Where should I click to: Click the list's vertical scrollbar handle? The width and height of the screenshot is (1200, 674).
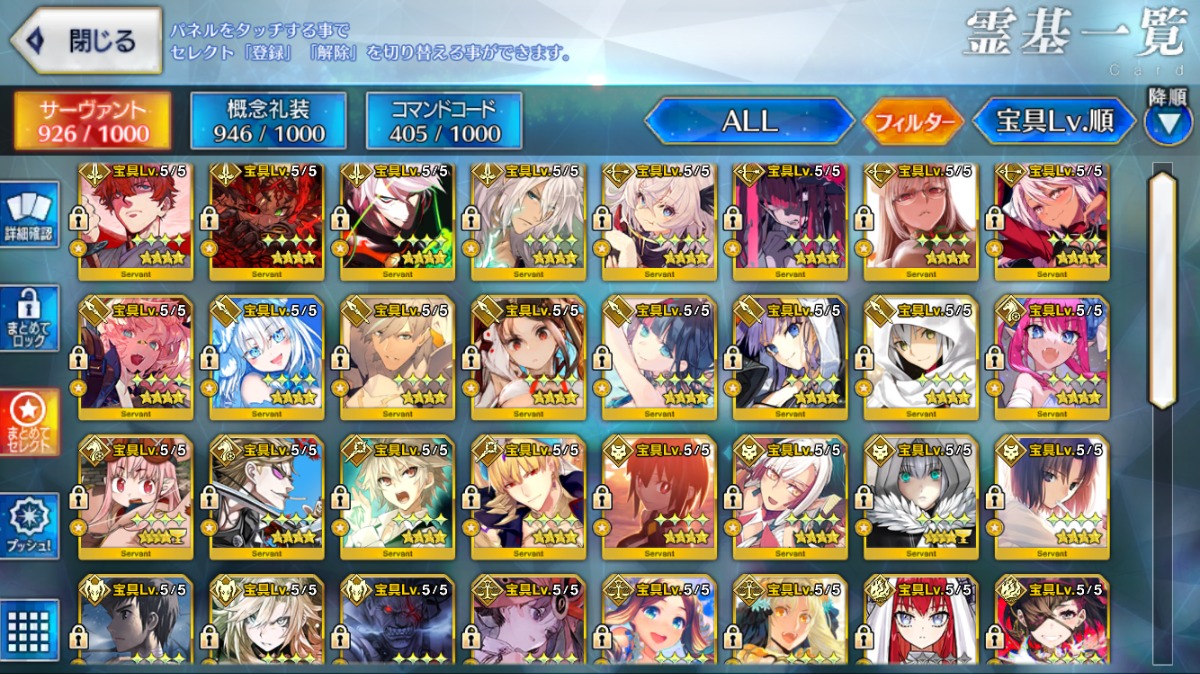1162,290
